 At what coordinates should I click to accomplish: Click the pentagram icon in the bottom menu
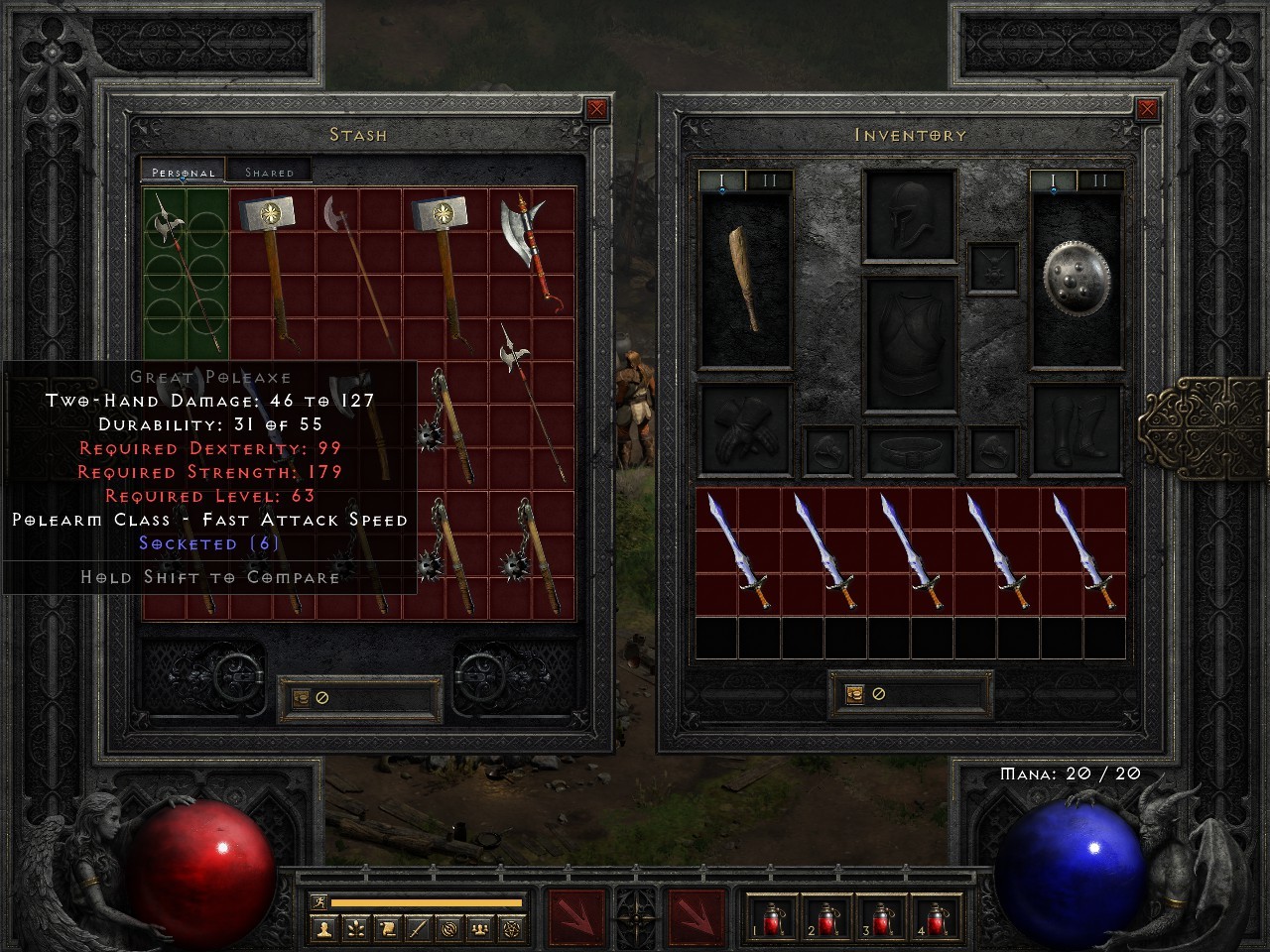tap(510, 929)
